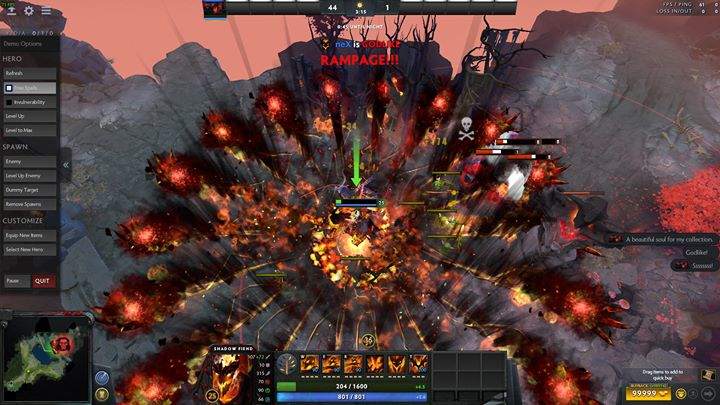Toggle the Free Spells checkbox

click(10, 88)
